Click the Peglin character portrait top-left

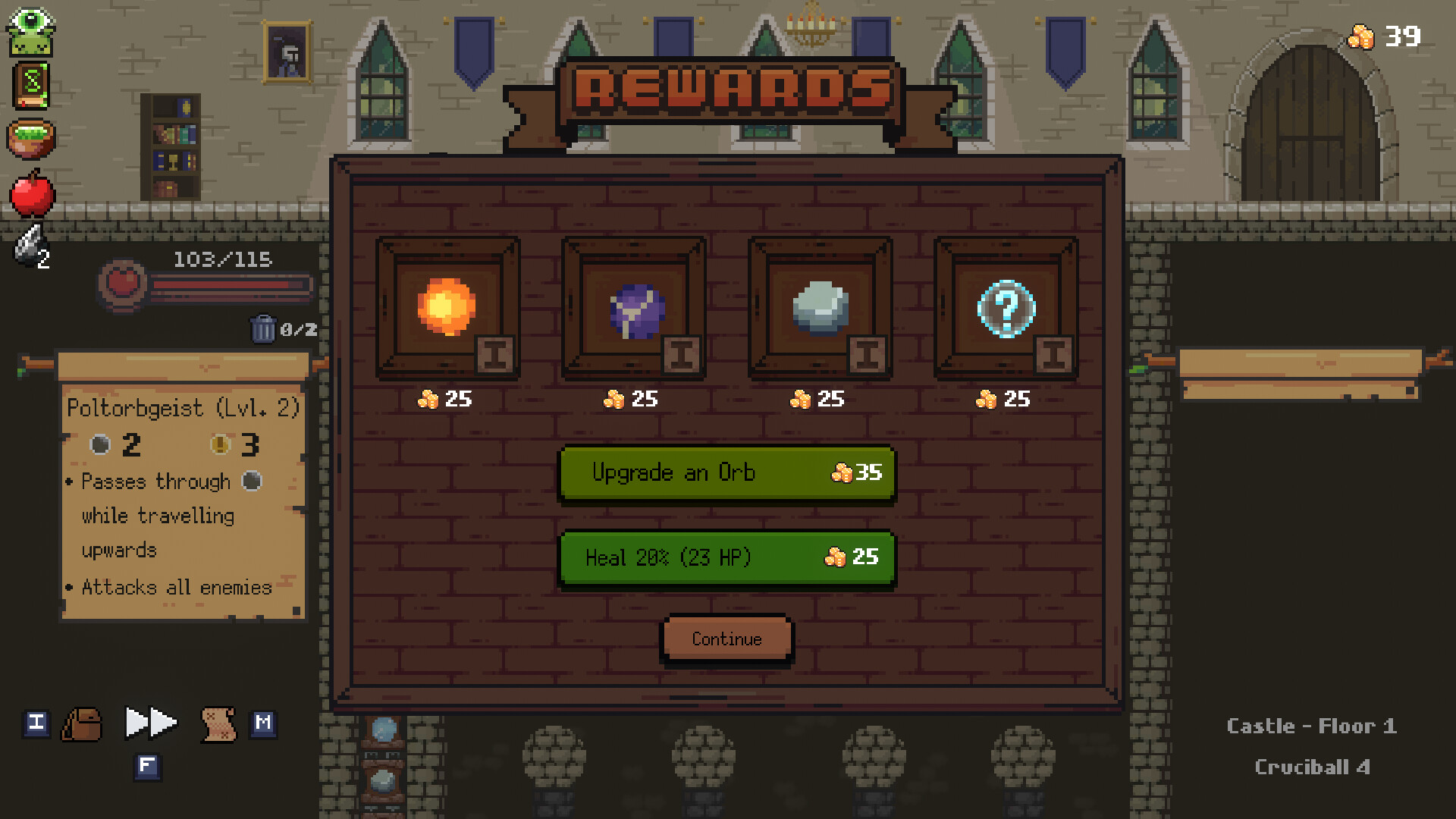31,31
